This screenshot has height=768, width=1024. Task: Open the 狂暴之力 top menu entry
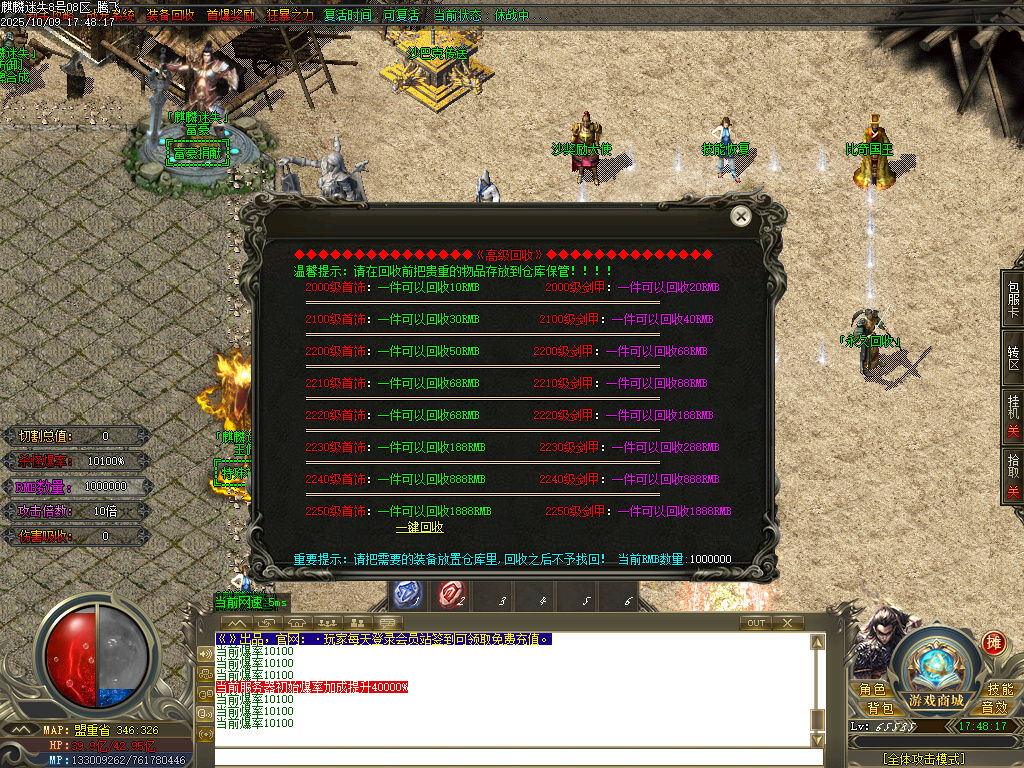pos(290,16)
